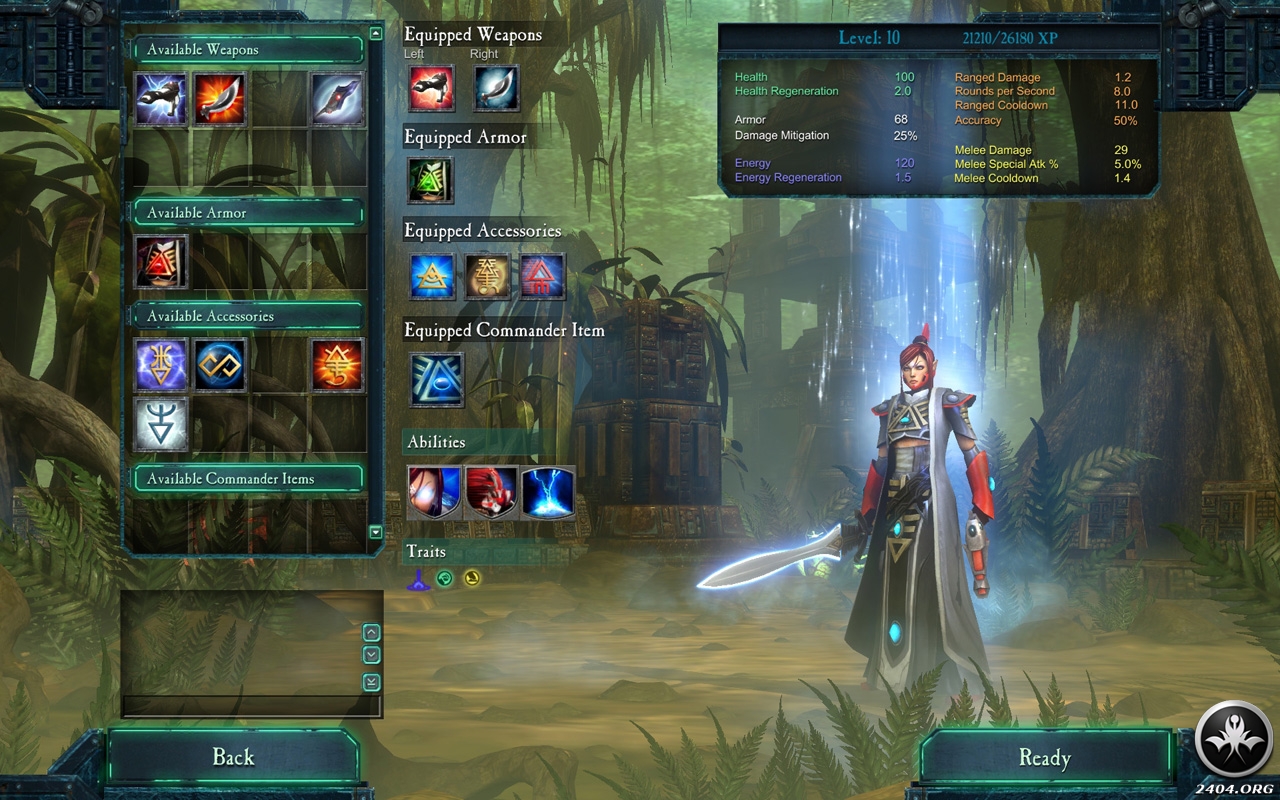Choose the silver-blue pointed weapon in available weapons
The image size is (1280, 800).
[337, 99]
